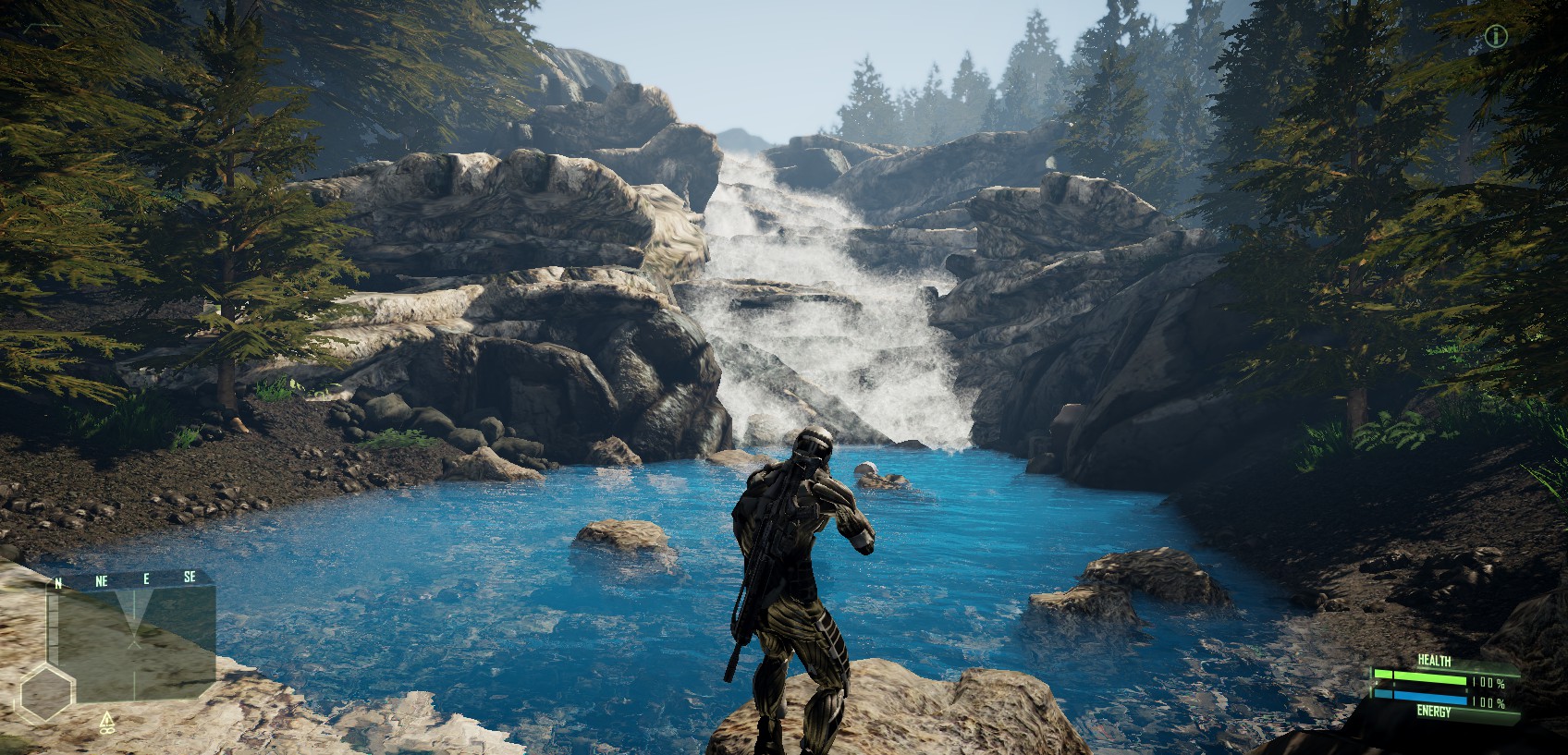1568x755 pixels.
Task: Click the E label on the compass bar
Action: pos(147,577)
